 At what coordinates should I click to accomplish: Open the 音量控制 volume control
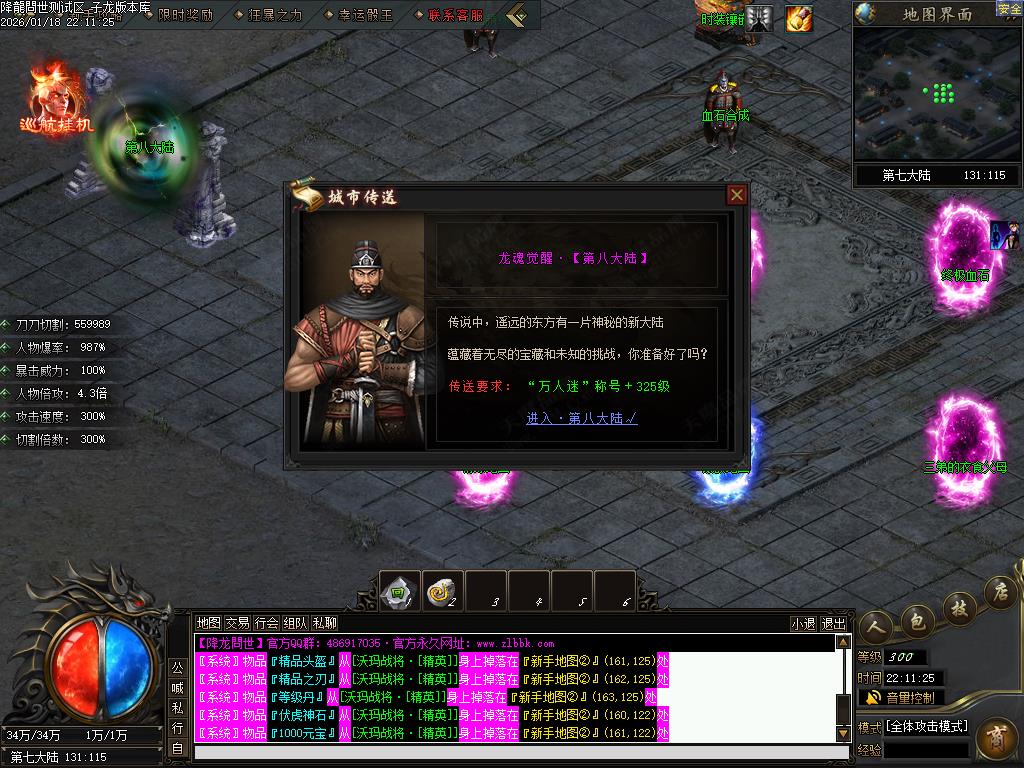pos(901,697)
